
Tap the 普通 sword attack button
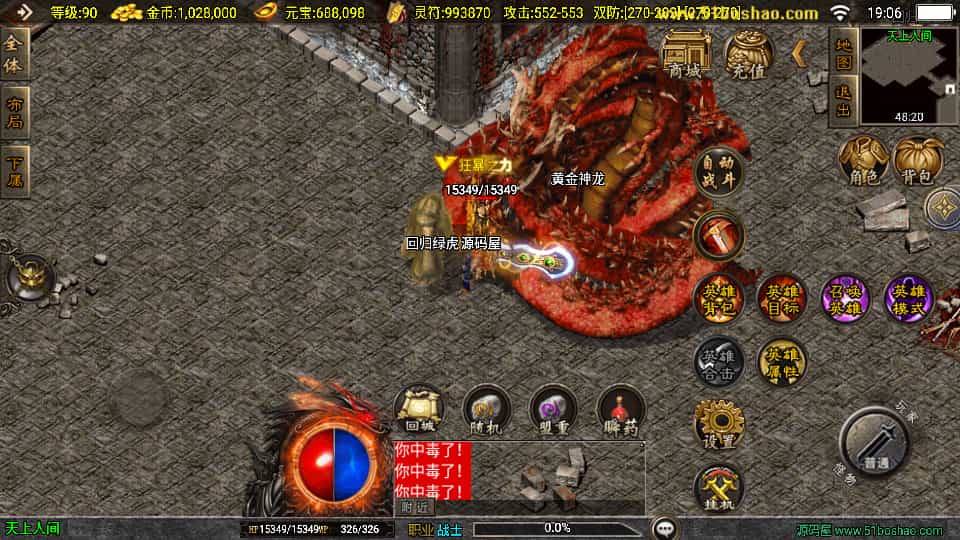click(875, 443)
